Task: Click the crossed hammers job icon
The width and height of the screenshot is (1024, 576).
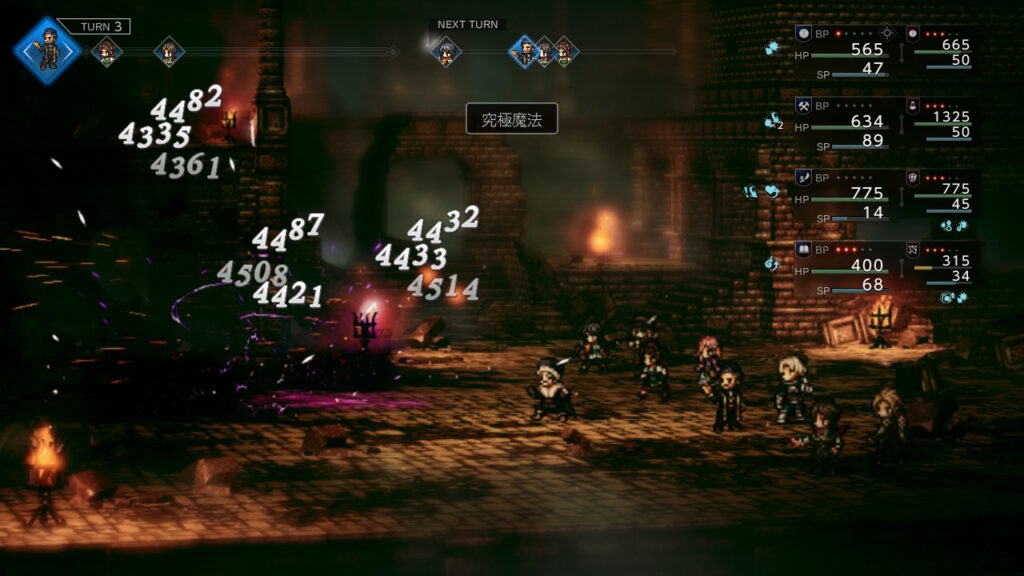Action: (x=803, y=105)
